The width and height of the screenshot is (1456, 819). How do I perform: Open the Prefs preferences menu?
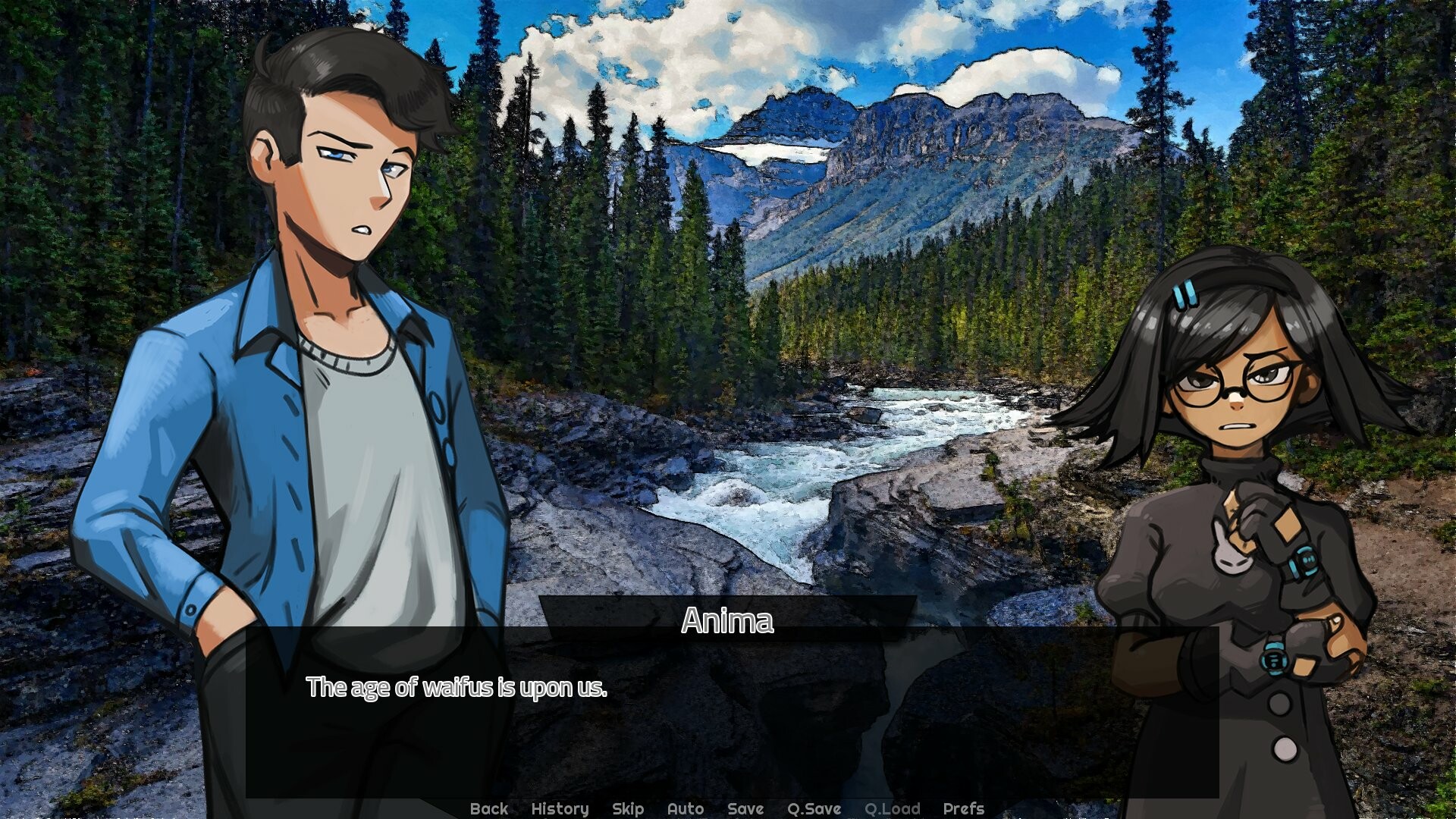pos(964,808)
